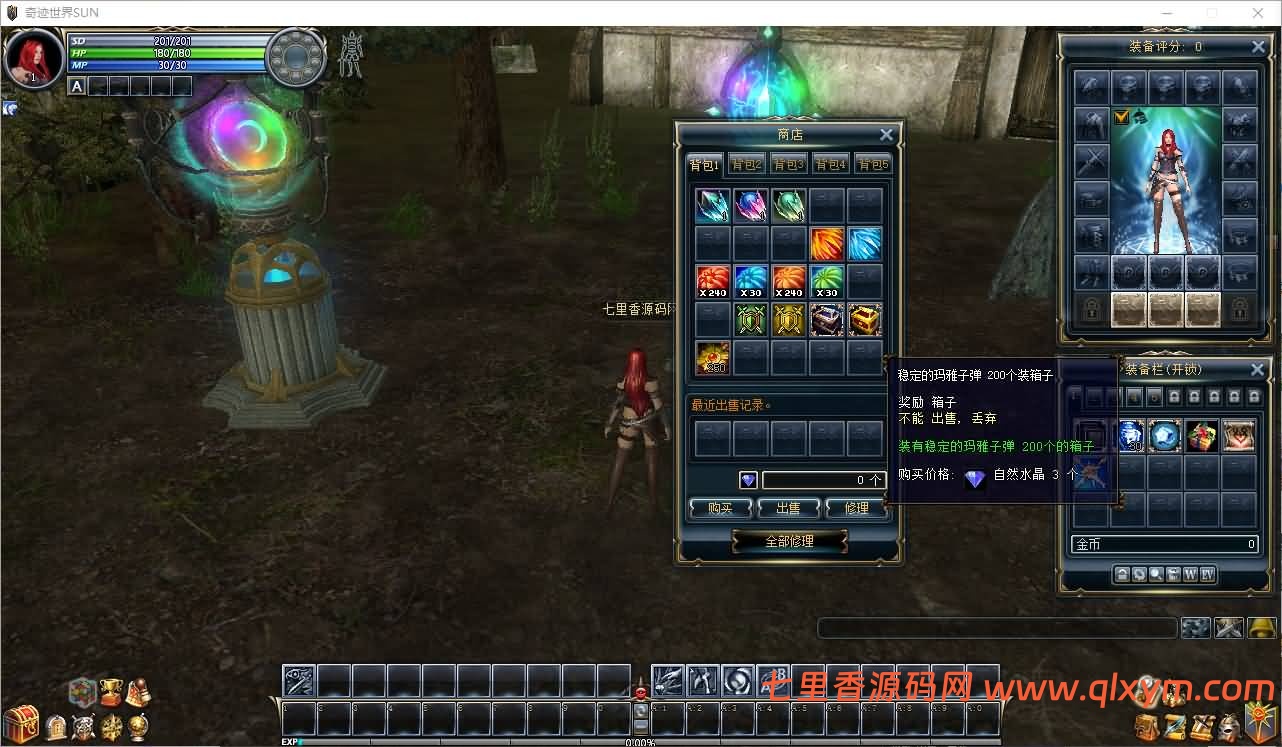Viewport: 1282px width, 747px height.
Task: Click the character portrait
Action: pyautogui.click(x=33, y=57)
